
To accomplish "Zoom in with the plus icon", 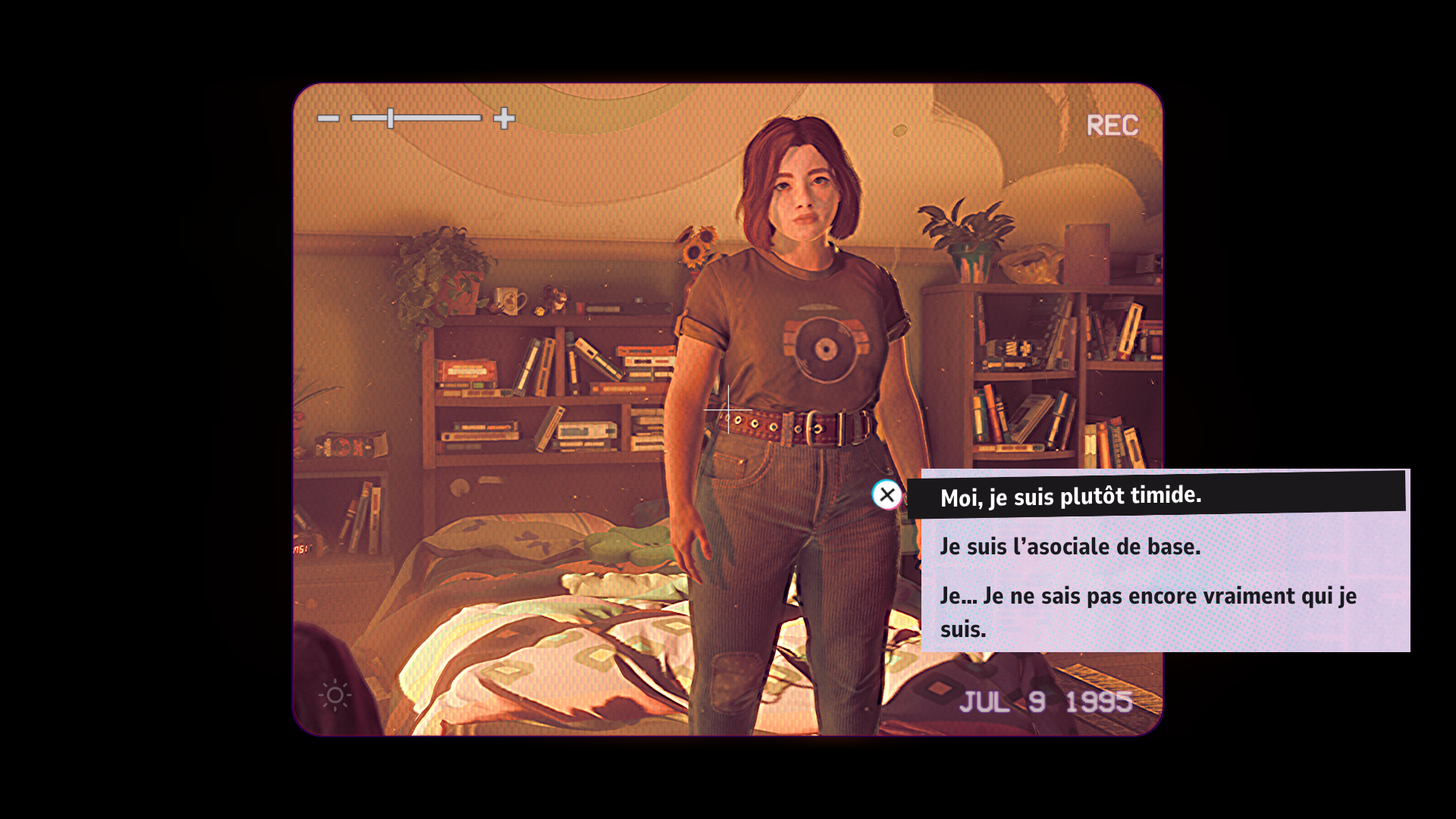I will 504,118.
